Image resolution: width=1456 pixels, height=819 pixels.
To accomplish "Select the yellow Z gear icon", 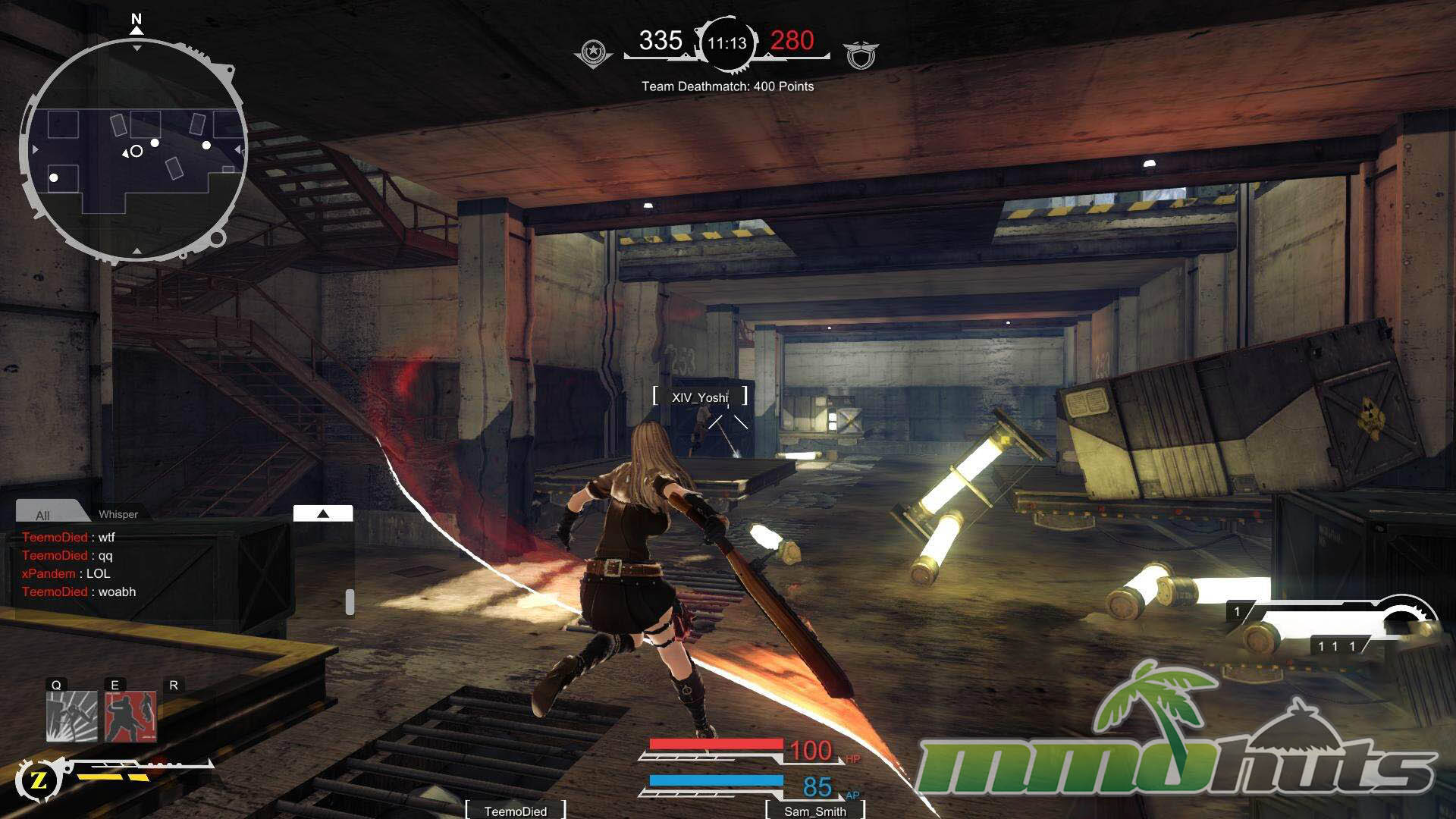I will point(39,780).
